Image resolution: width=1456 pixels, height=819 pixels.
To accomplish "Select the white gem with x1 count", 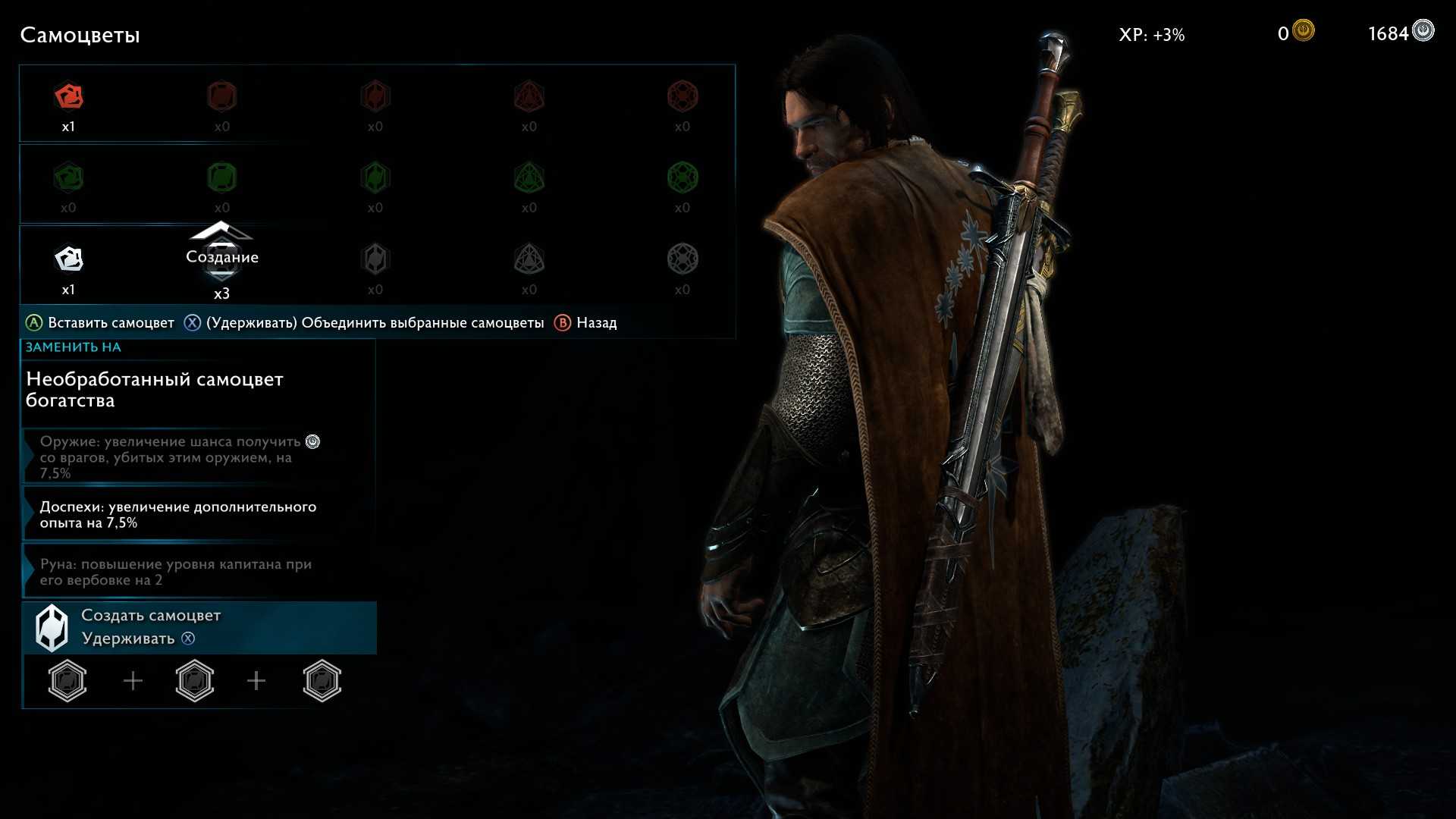I will coord(69,259).
